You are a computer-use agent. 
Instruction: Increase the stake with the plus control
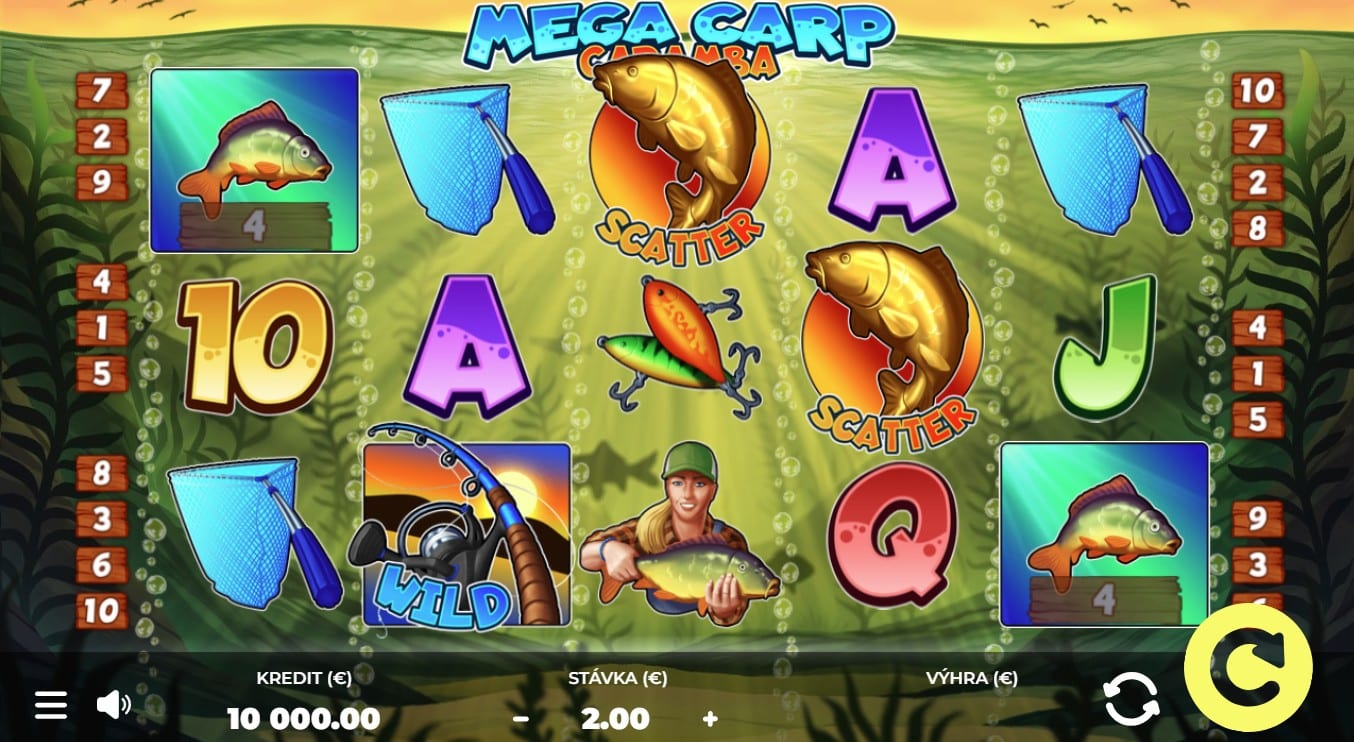tap(710, 718)
